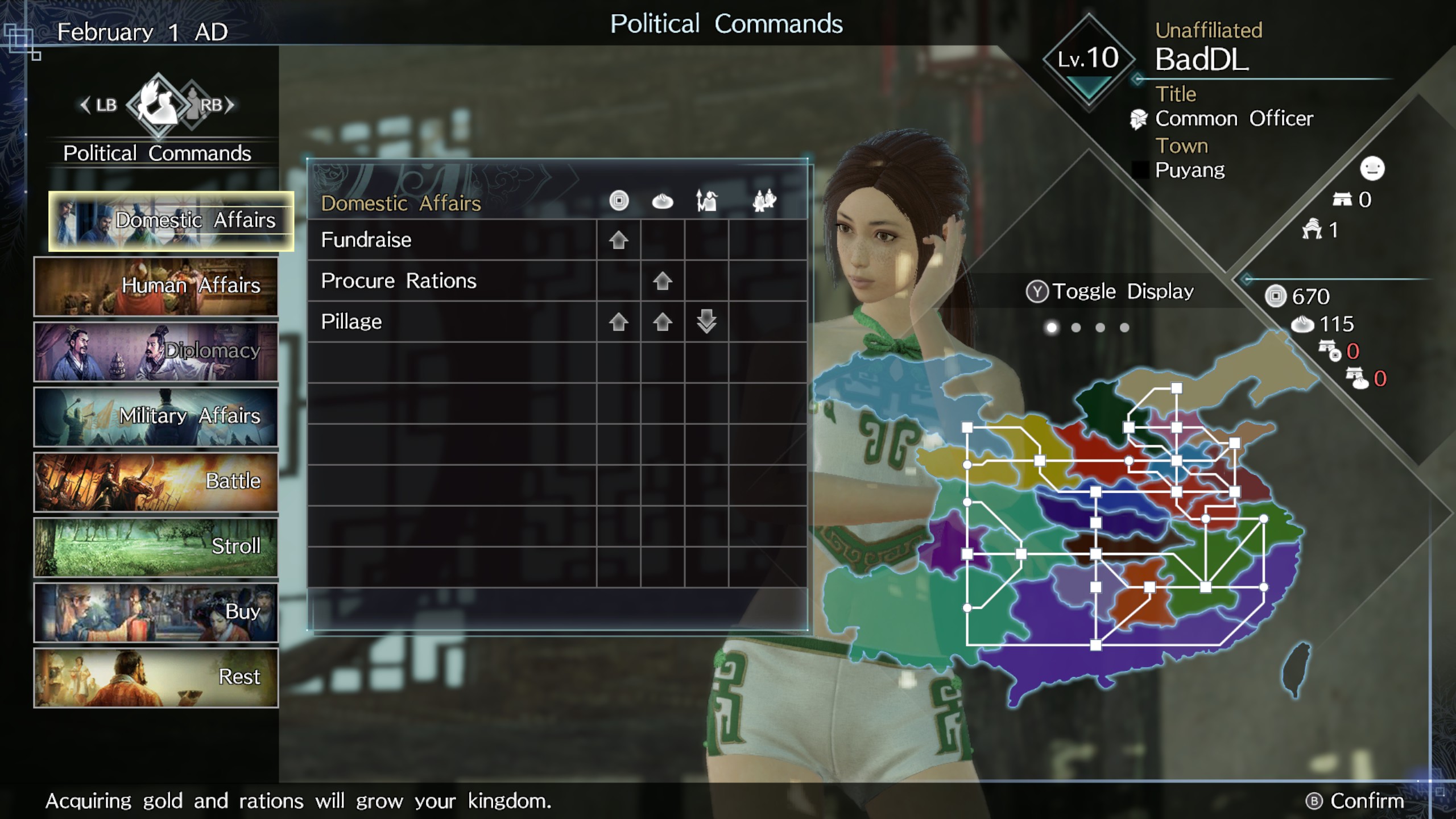Open the Human Affairs menu
Viewport: 1456px width, 819px height.
156,286
